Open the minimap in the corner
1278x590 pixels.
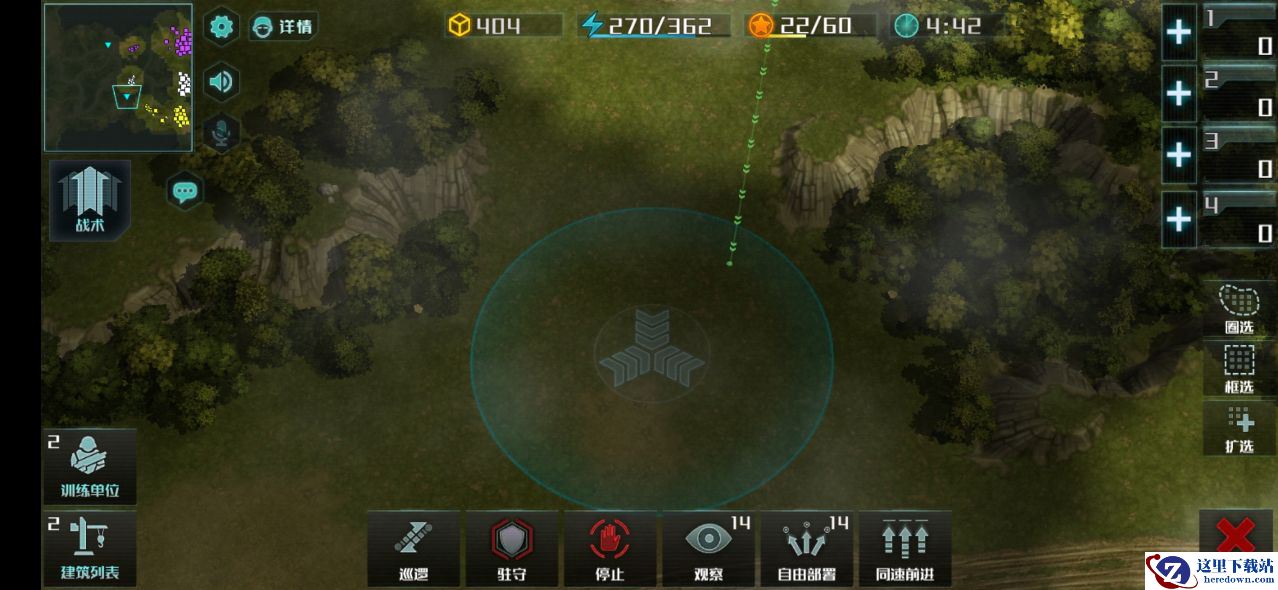pyautogui.click(x=118, y=77)
